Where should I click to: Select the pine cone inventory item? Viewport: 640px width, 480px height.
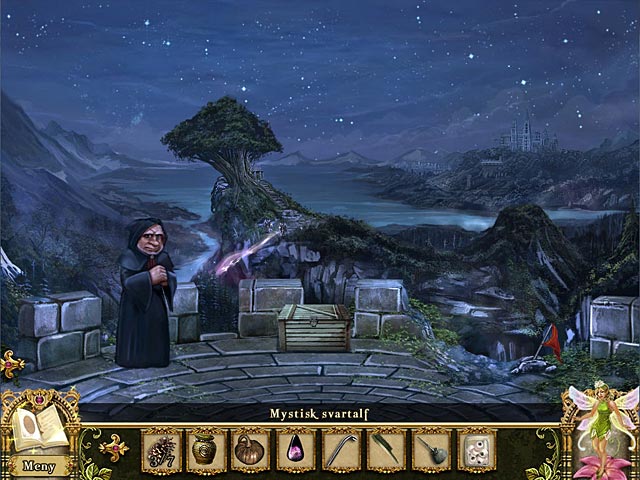(161, 449)
